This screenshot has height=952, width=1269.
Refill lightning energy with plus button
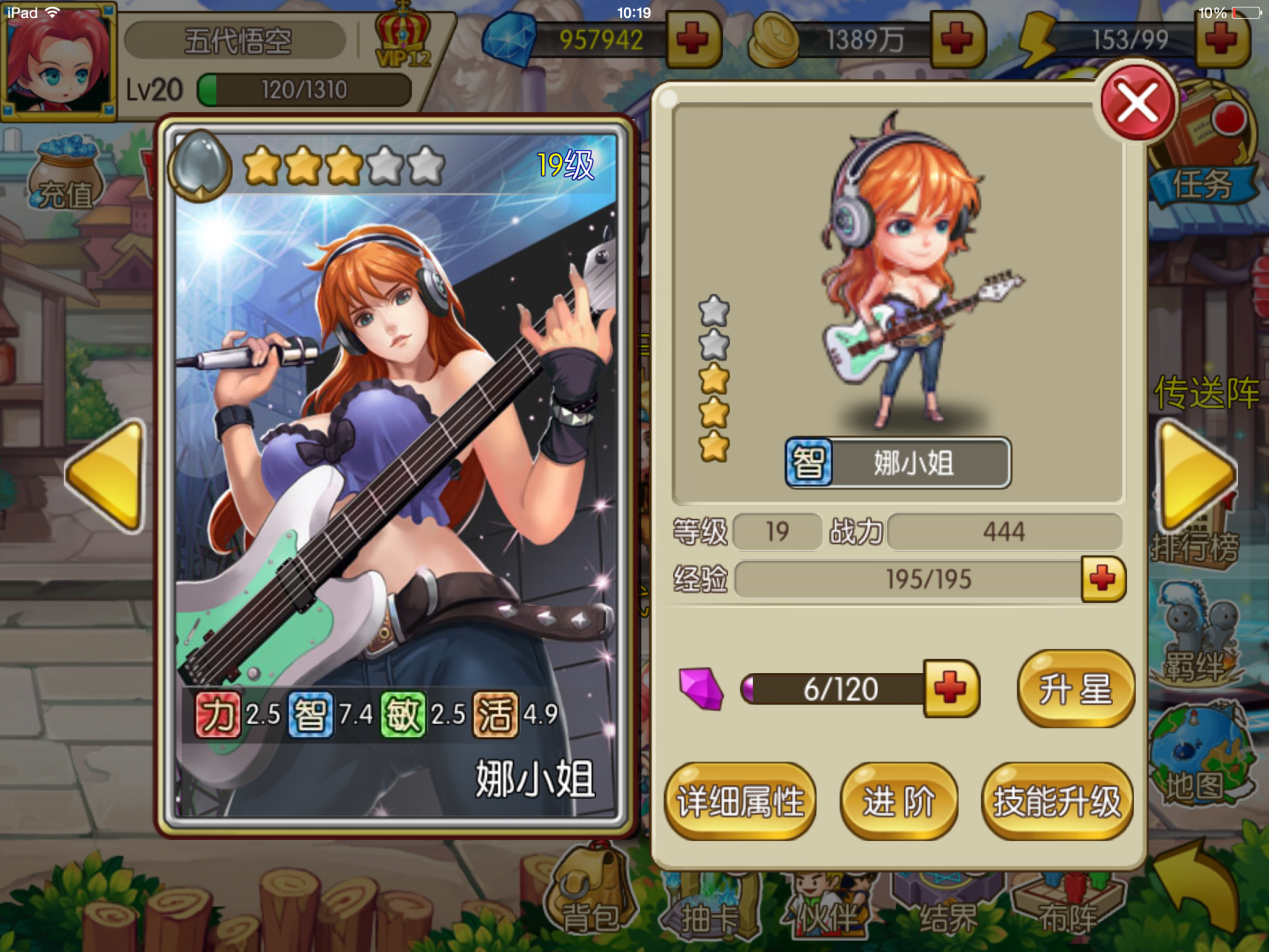(1222, 40)
